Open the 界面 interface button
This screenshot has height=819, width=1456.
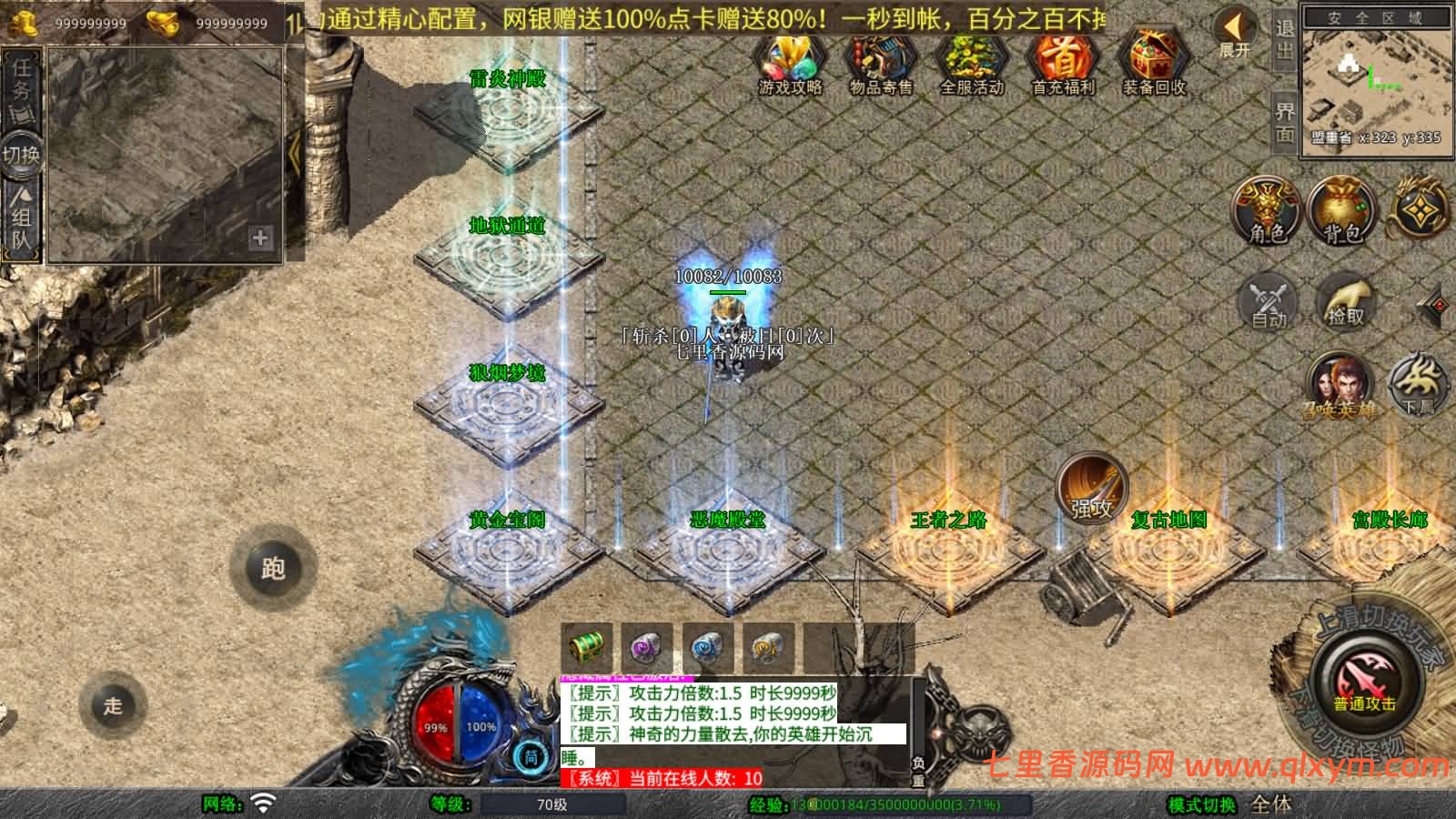click(x=1284, y=122)
